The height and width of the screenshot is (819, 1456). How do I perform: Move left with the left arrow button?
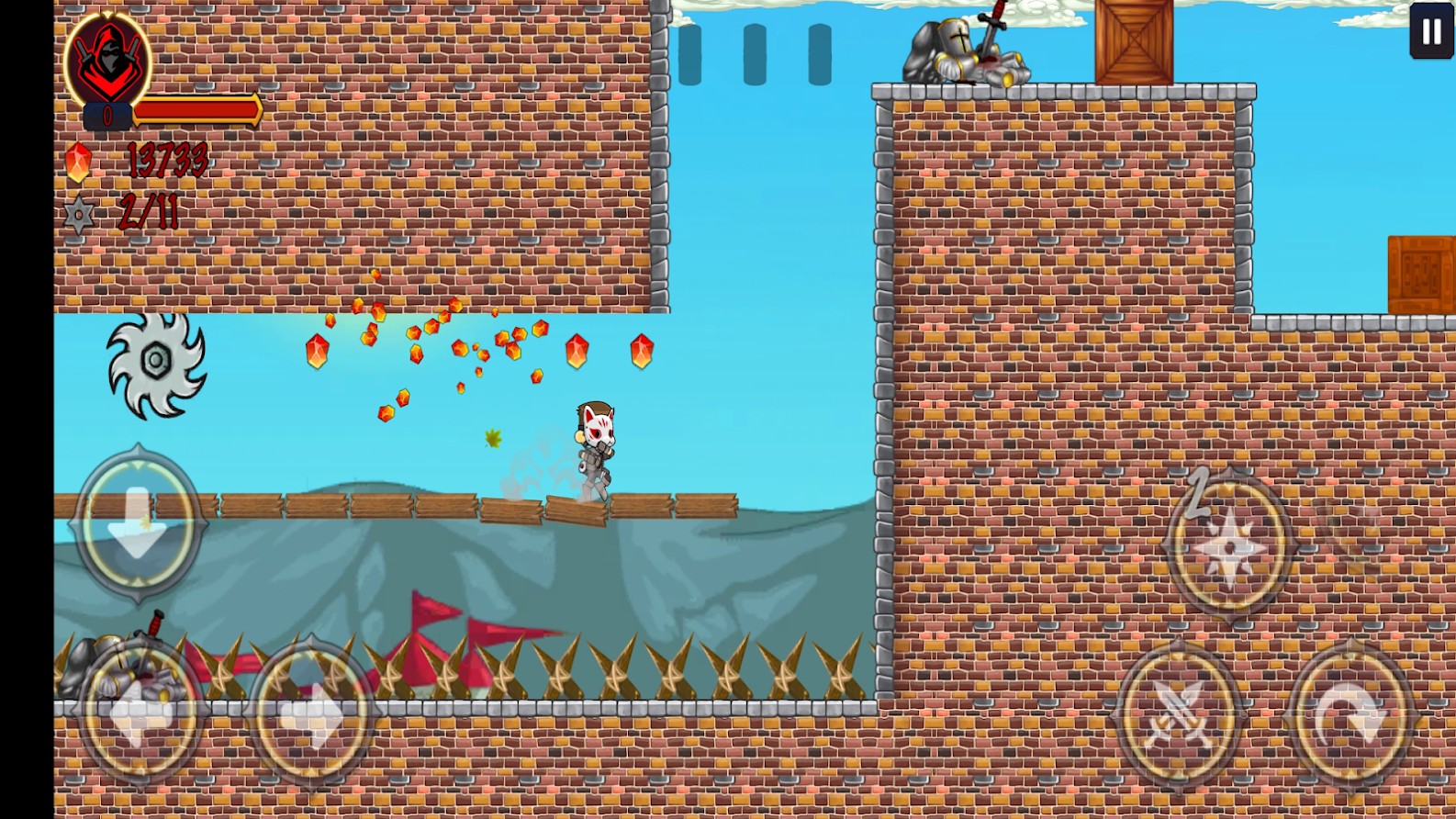pyautogui.click(x=140, y=713)
